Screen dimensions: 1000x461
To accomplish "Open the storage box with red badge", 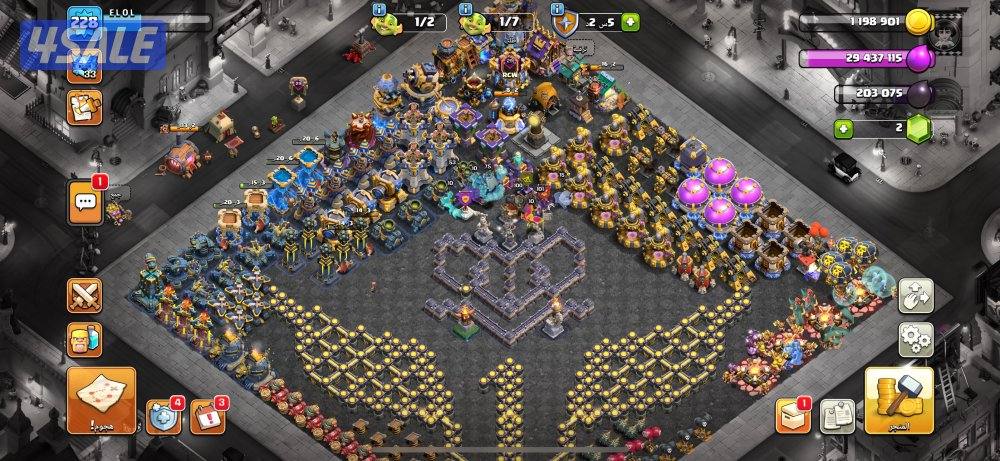I will click(792, 417).
